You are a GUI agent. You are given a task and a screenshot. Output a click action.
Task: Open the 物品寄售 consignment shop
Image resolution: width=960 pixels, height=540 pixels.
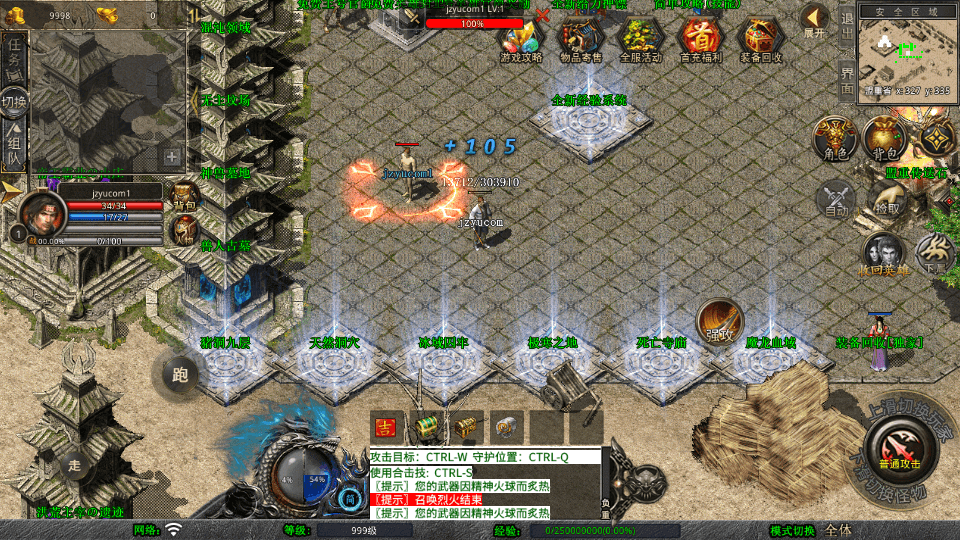click(580, 37)
